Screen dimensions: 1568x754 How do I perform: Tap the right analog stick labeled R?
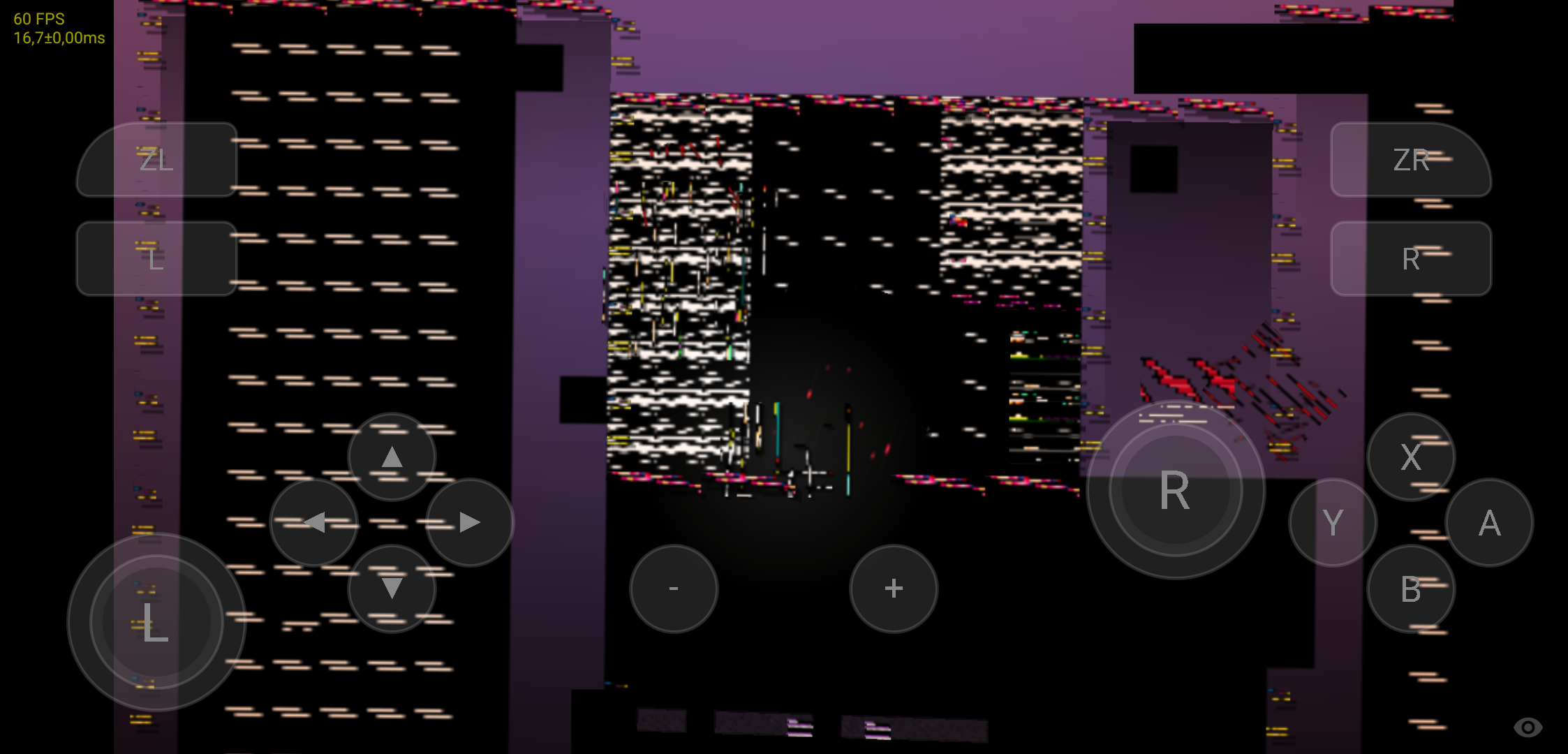tap(1175, 491)
